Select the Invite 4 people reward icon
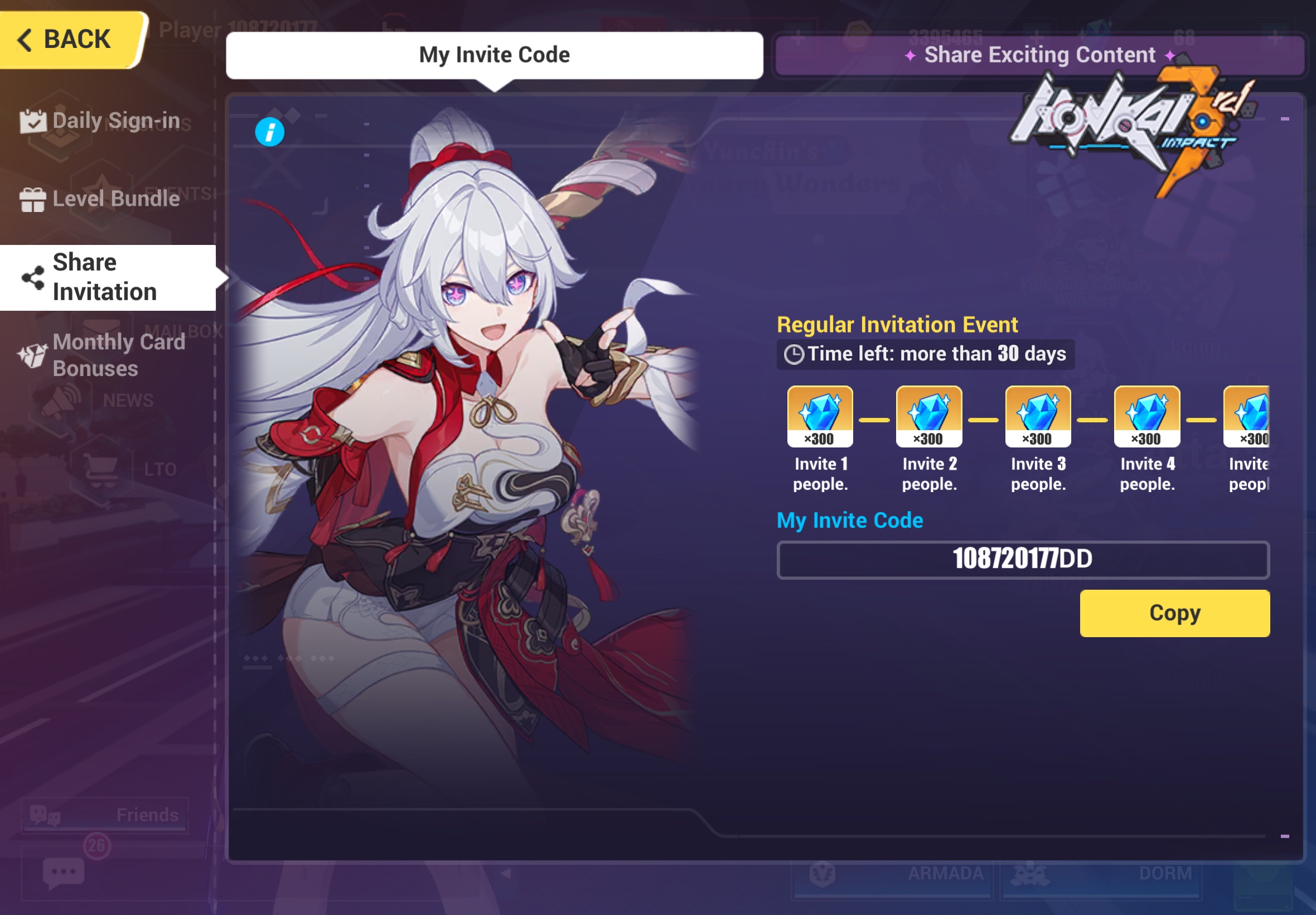The width and height of the screenshot is (1316, 915). tap(1146, 417)
